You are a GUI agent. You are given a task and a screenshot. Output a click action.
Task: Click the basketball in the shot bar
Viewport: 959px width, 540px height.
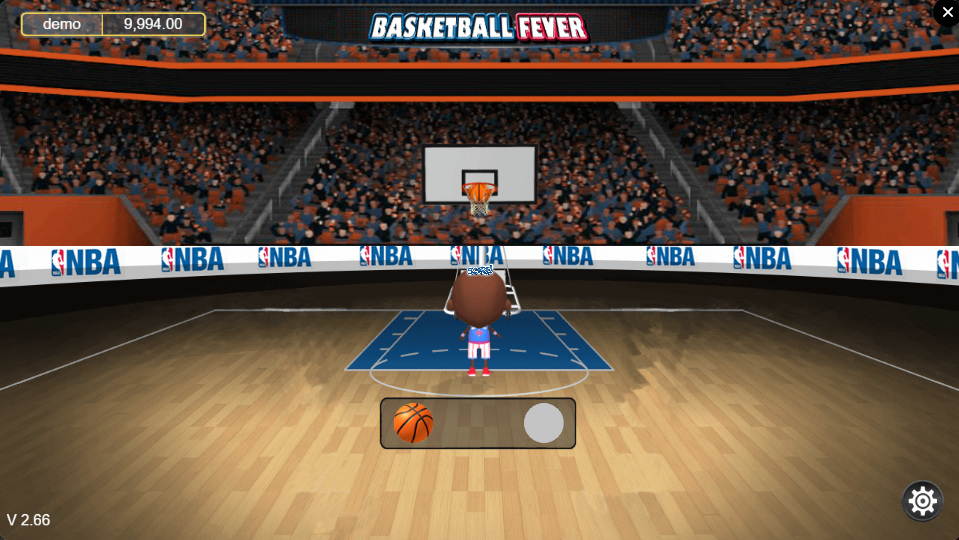click(x=413, y=423)
